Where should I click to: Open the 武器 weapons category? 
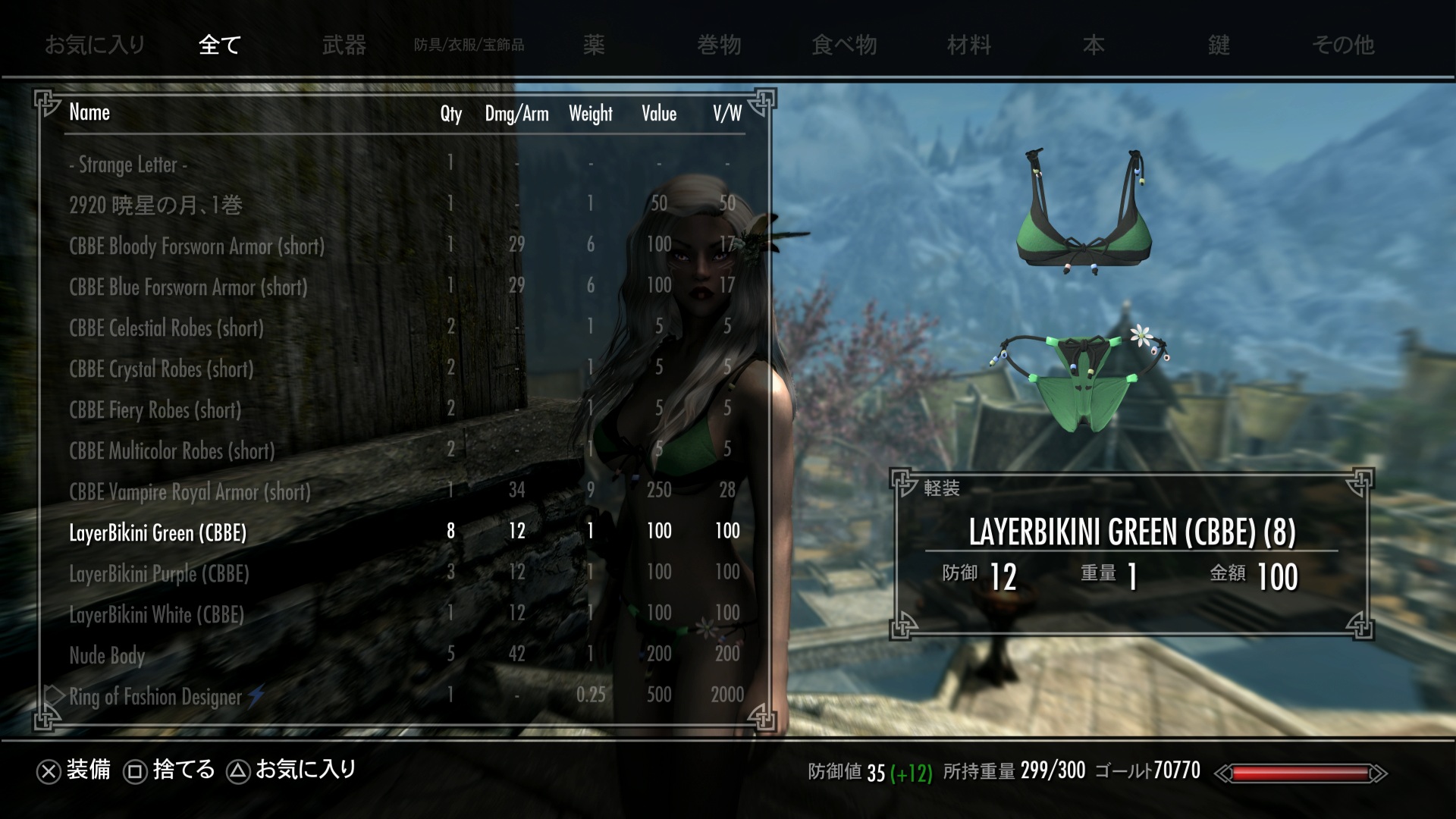point(344,45)
